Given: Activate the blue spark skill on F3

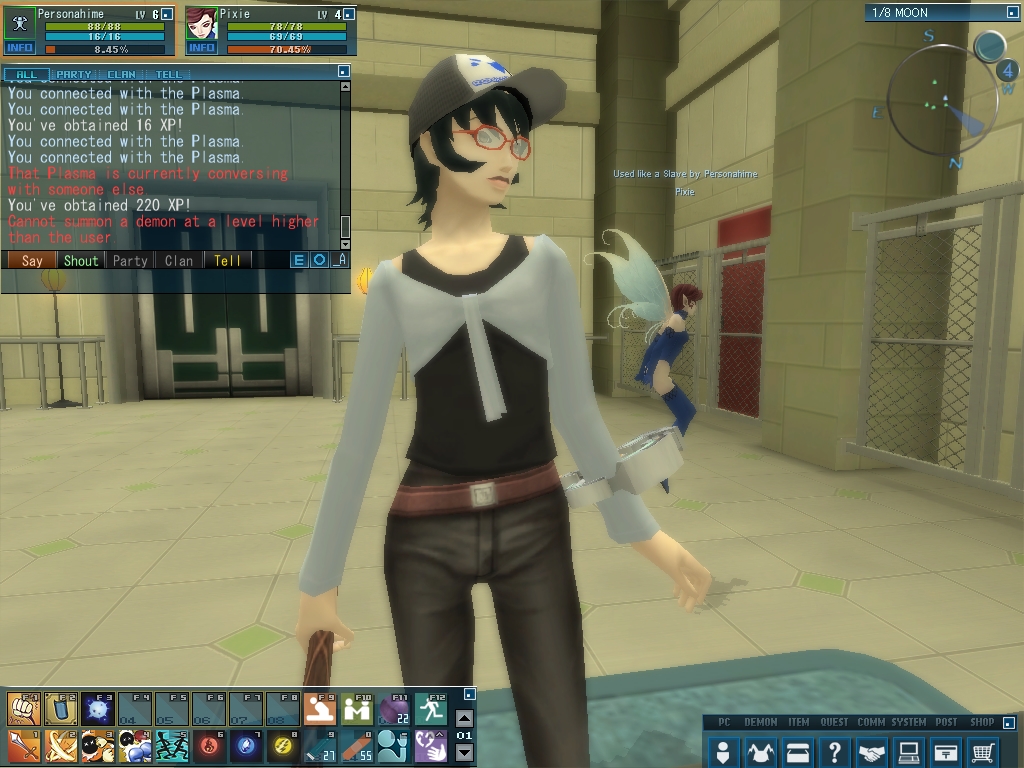Looking at the screenshot, I should pyautogui.click(x=96, y=709).
